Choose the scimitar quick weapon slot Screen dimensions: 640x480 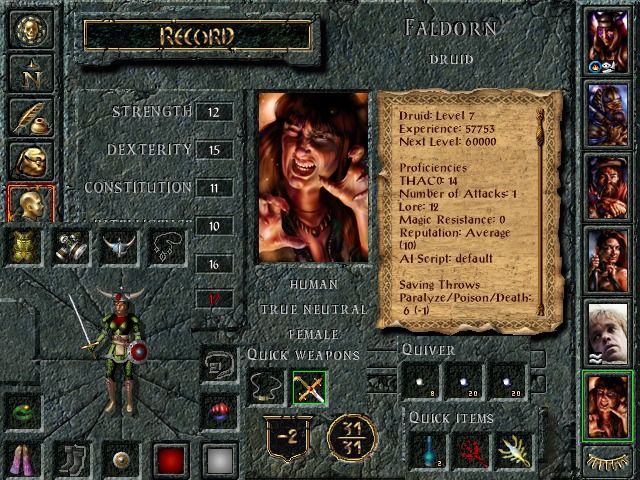pyautogui.click(x=309, y=387)
